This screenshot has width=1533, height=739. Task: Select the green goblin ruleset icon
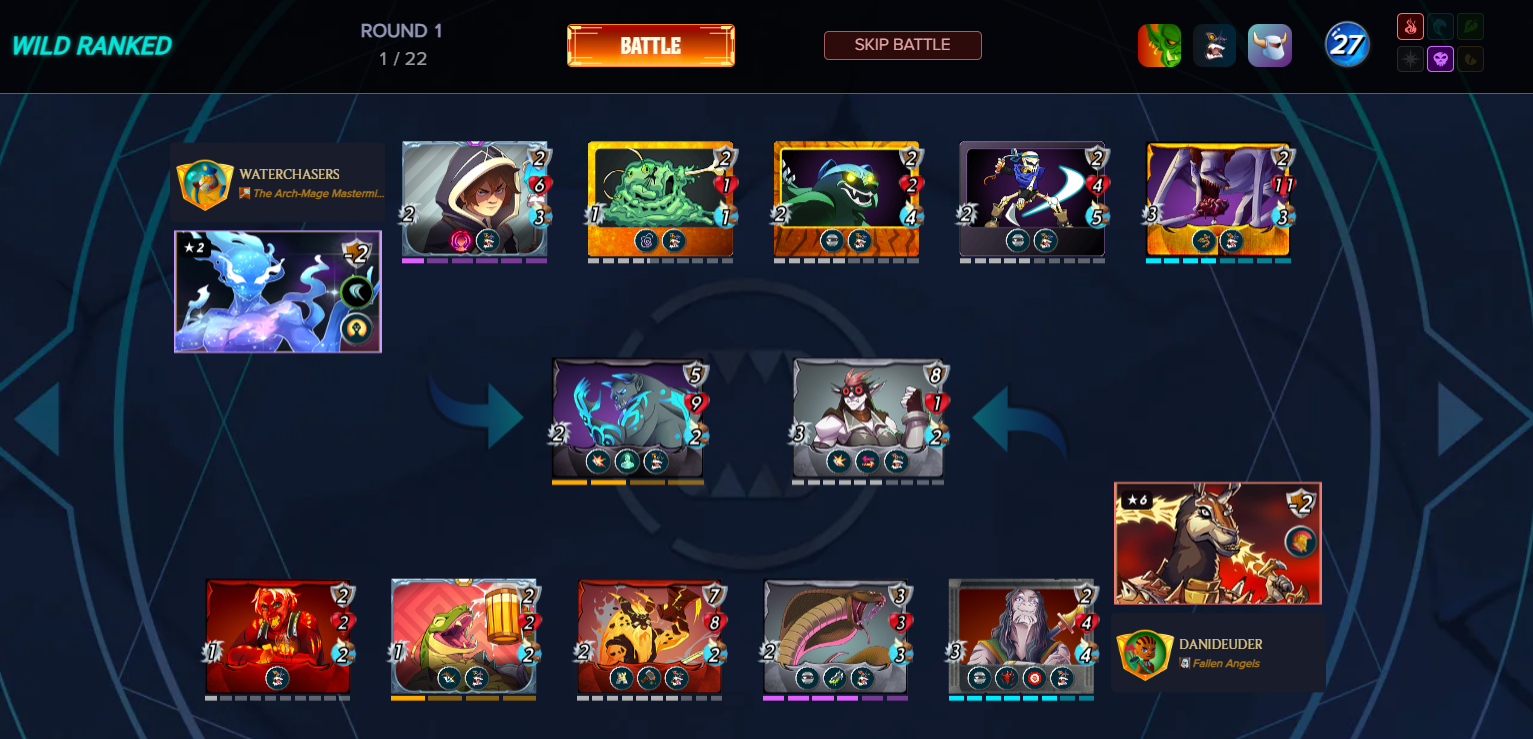tap(1159, 46)
